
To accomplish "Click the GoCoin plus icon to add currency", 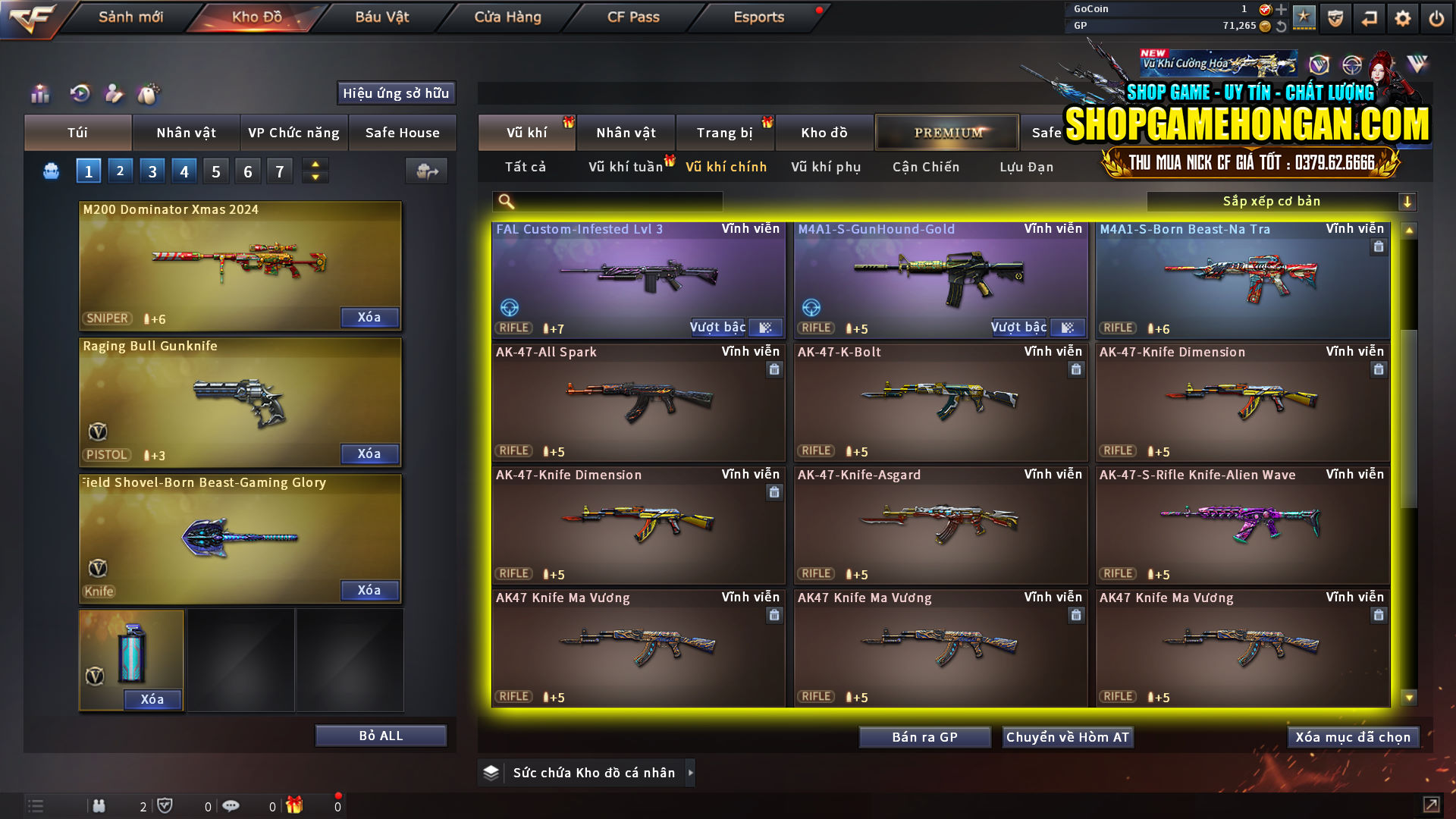I will pyautogui.click(x=1281, y=10).
